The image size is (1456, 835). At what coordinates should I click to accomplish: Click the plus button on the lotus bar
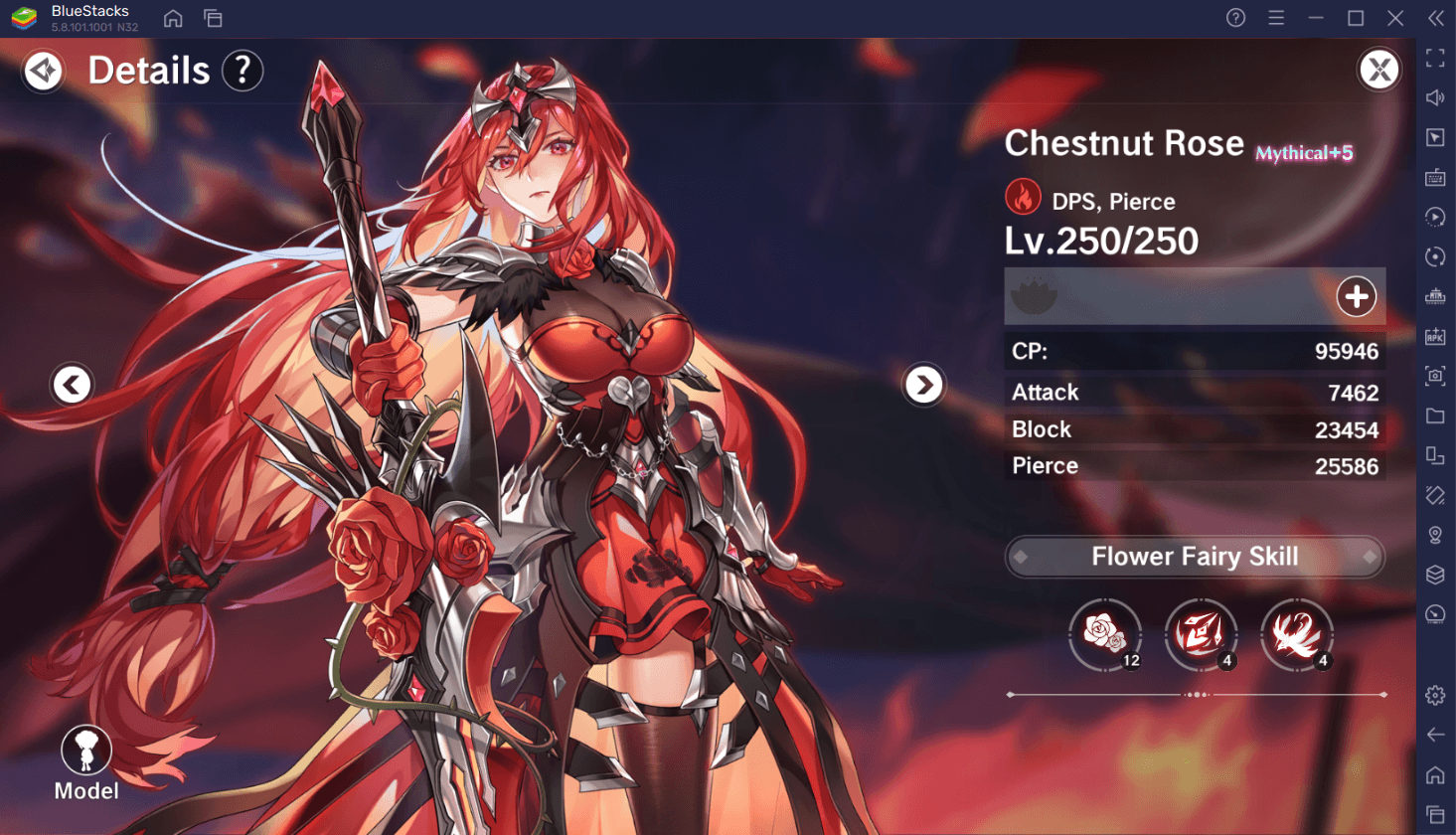point(1356,296)
